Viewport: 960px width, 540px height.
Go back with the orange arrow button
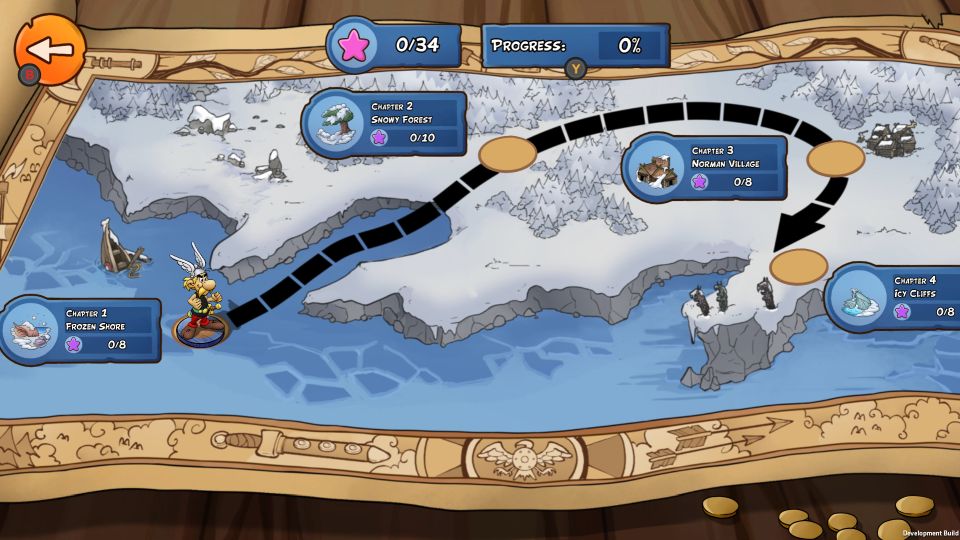pyautogui.click(x=49, y=49)
